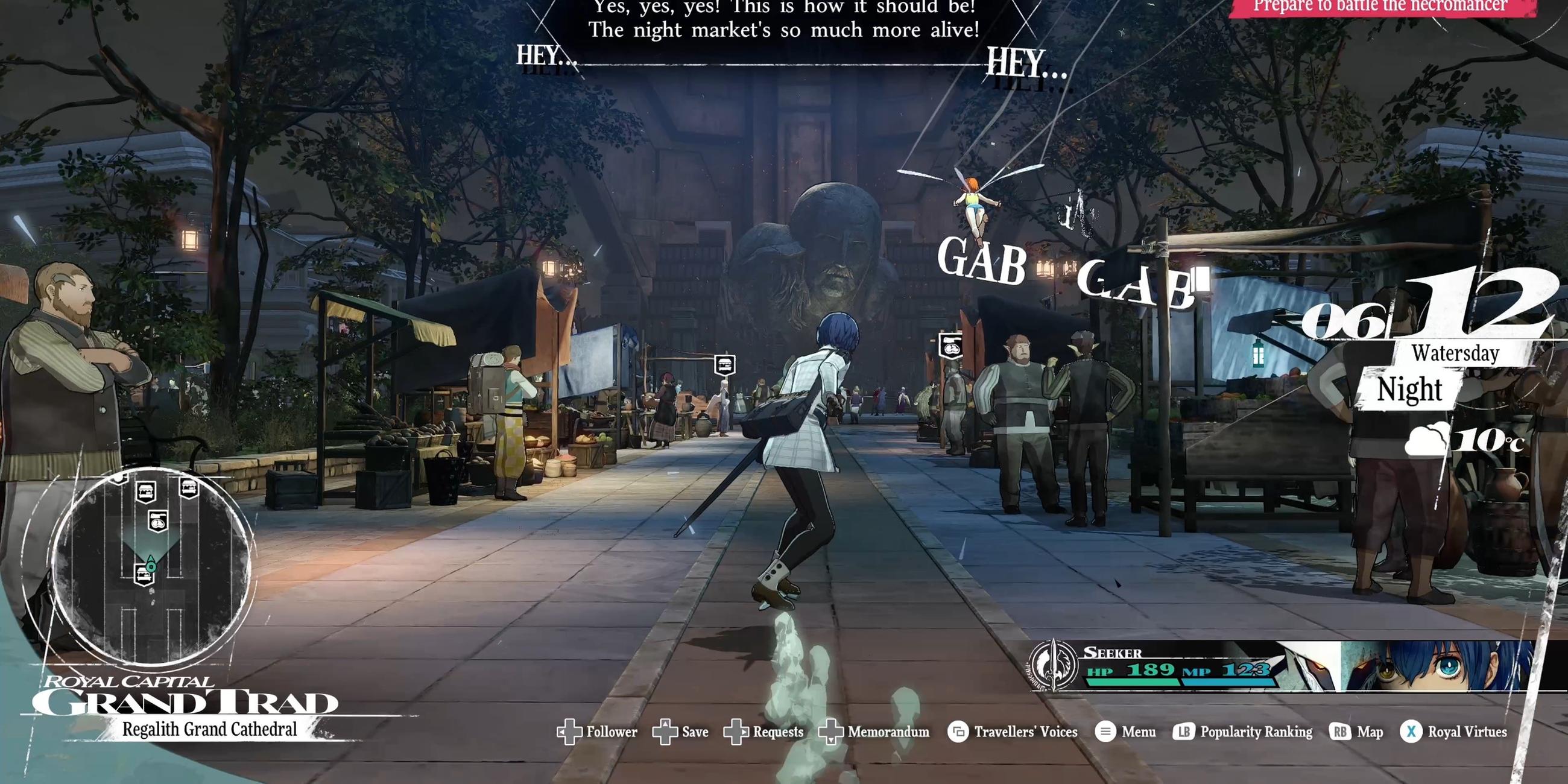Click the floating meat shop marker over the street
1568x784 pixels.
950,346
